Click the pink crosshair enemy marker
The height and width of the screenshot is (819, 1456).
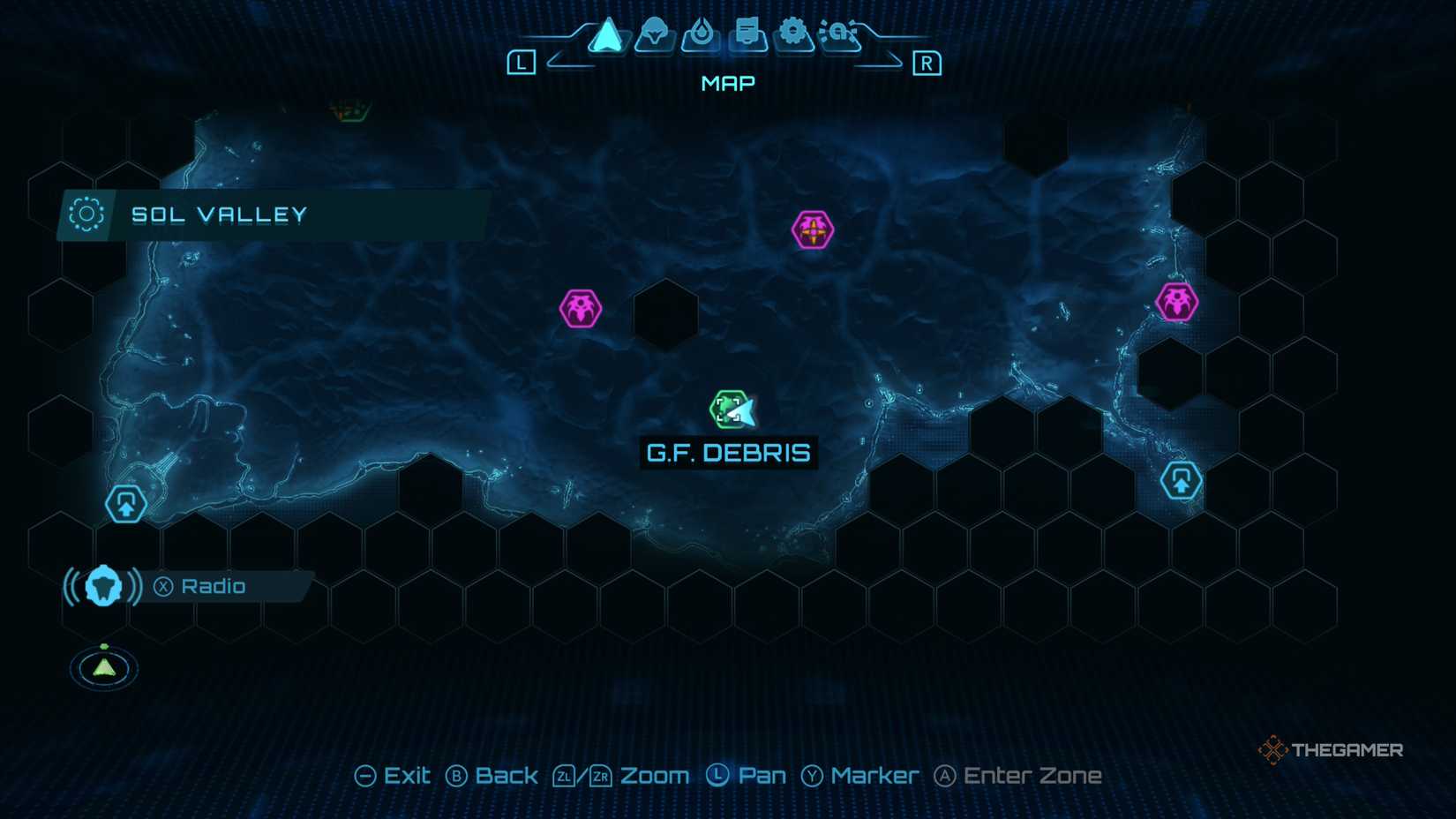pyautogui.click(x=811, y=229)
